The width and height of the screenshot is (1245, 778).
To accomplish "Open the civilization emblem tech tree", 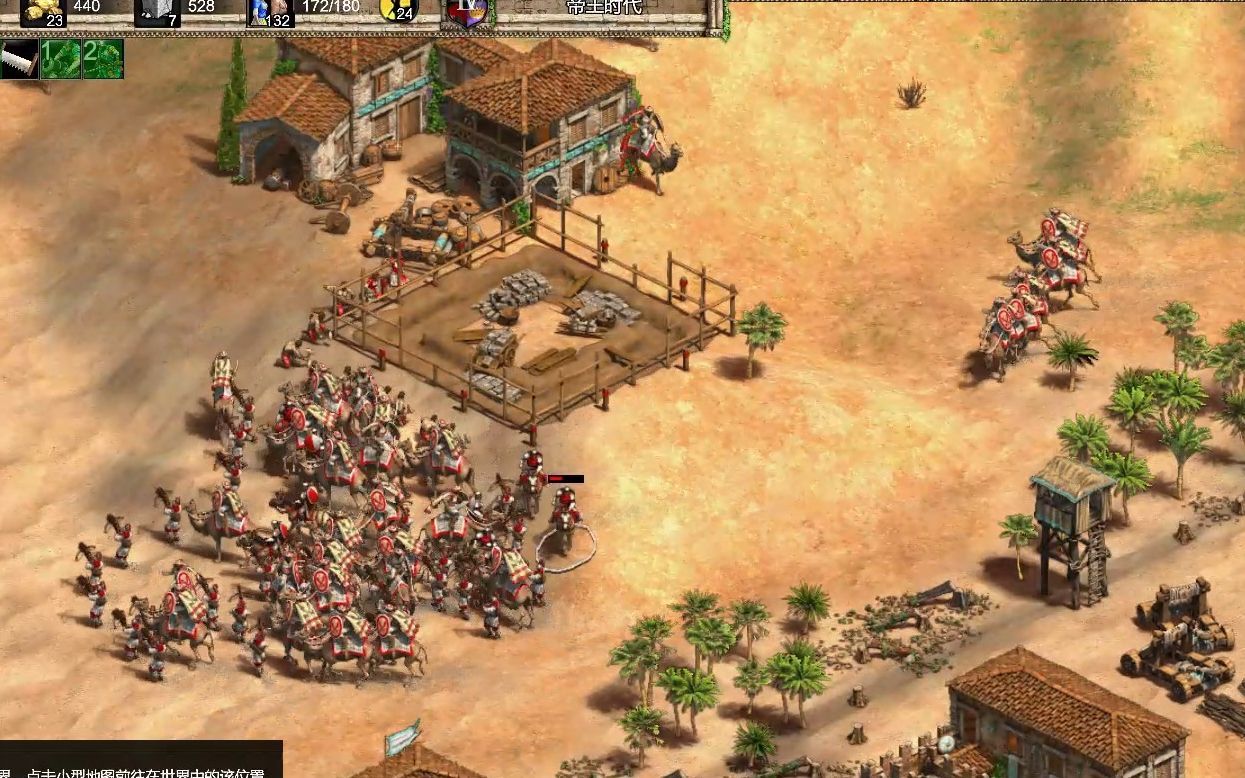I will [x=467, y=12].
